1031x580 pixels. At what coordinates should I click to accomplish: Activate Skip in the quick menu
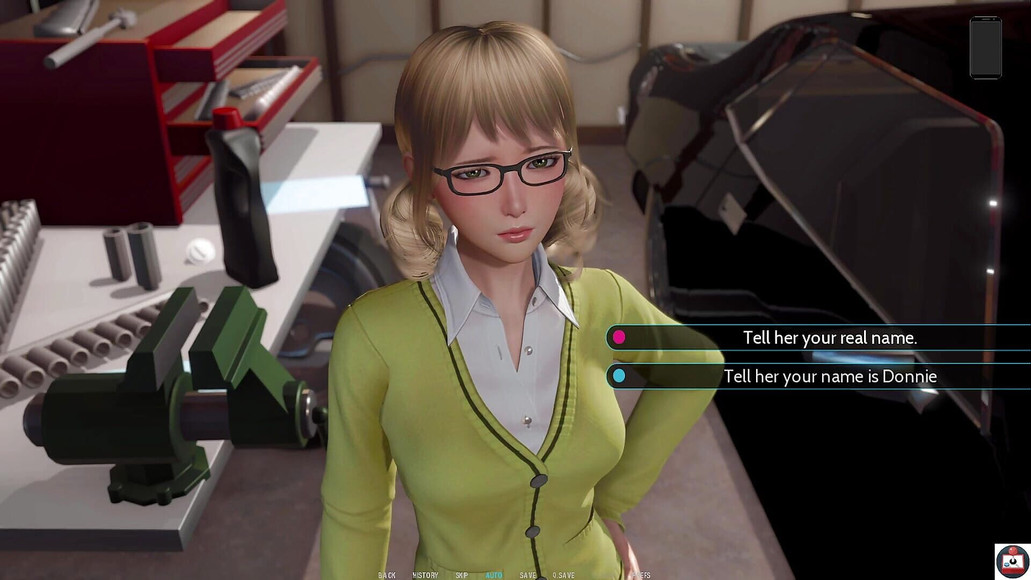tap(461, 575)
